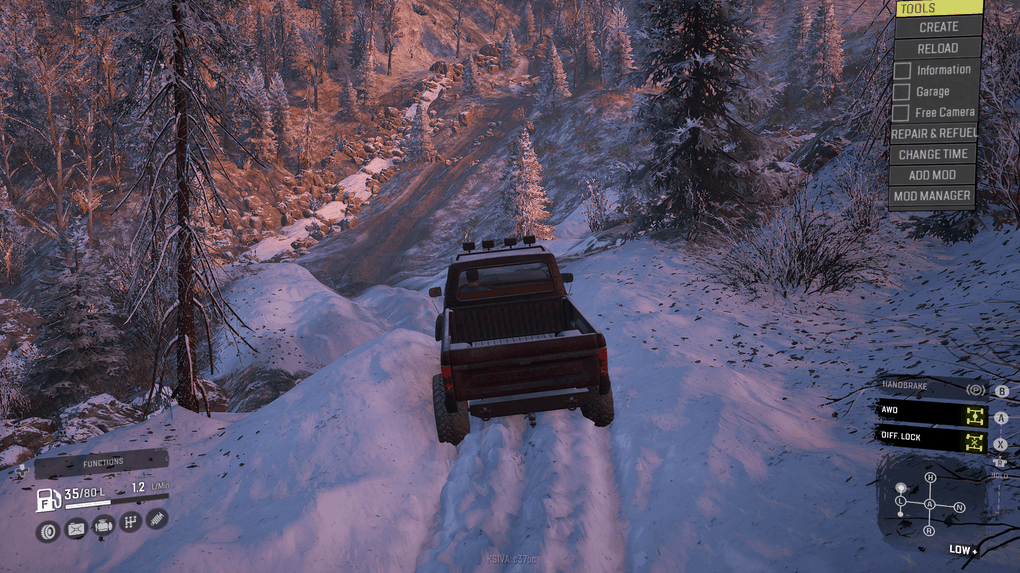Enable the Garage checkbox
The height and width of the screenshot is (573, 1020).
tap(902, 92)
